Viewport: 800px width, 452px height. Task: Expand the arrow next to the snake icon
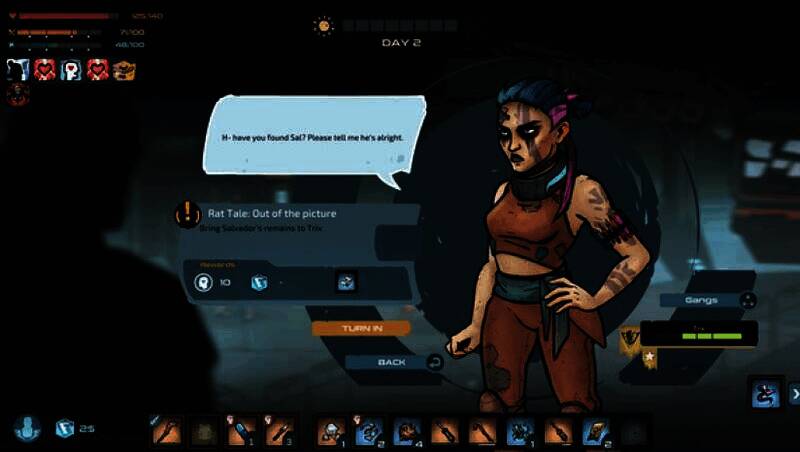coord(794,394)
